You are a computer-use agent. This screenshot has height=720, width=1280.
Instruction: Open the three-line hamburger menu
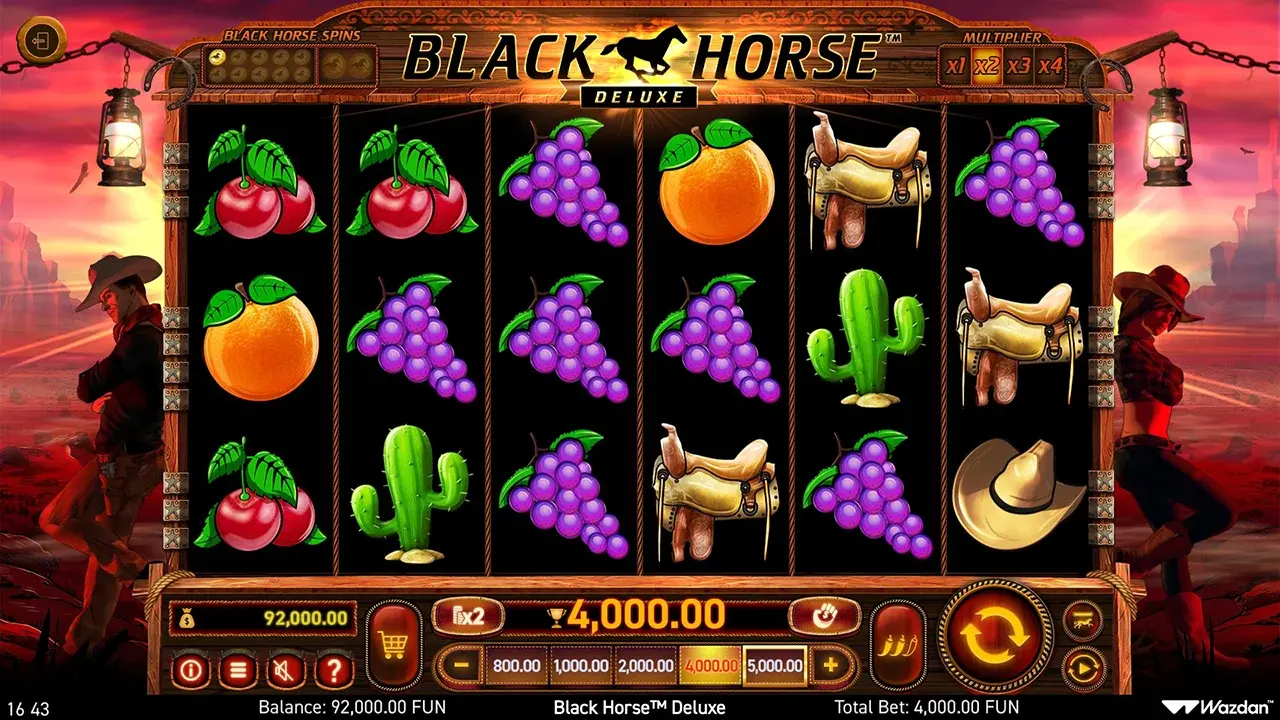pos(237,669)
